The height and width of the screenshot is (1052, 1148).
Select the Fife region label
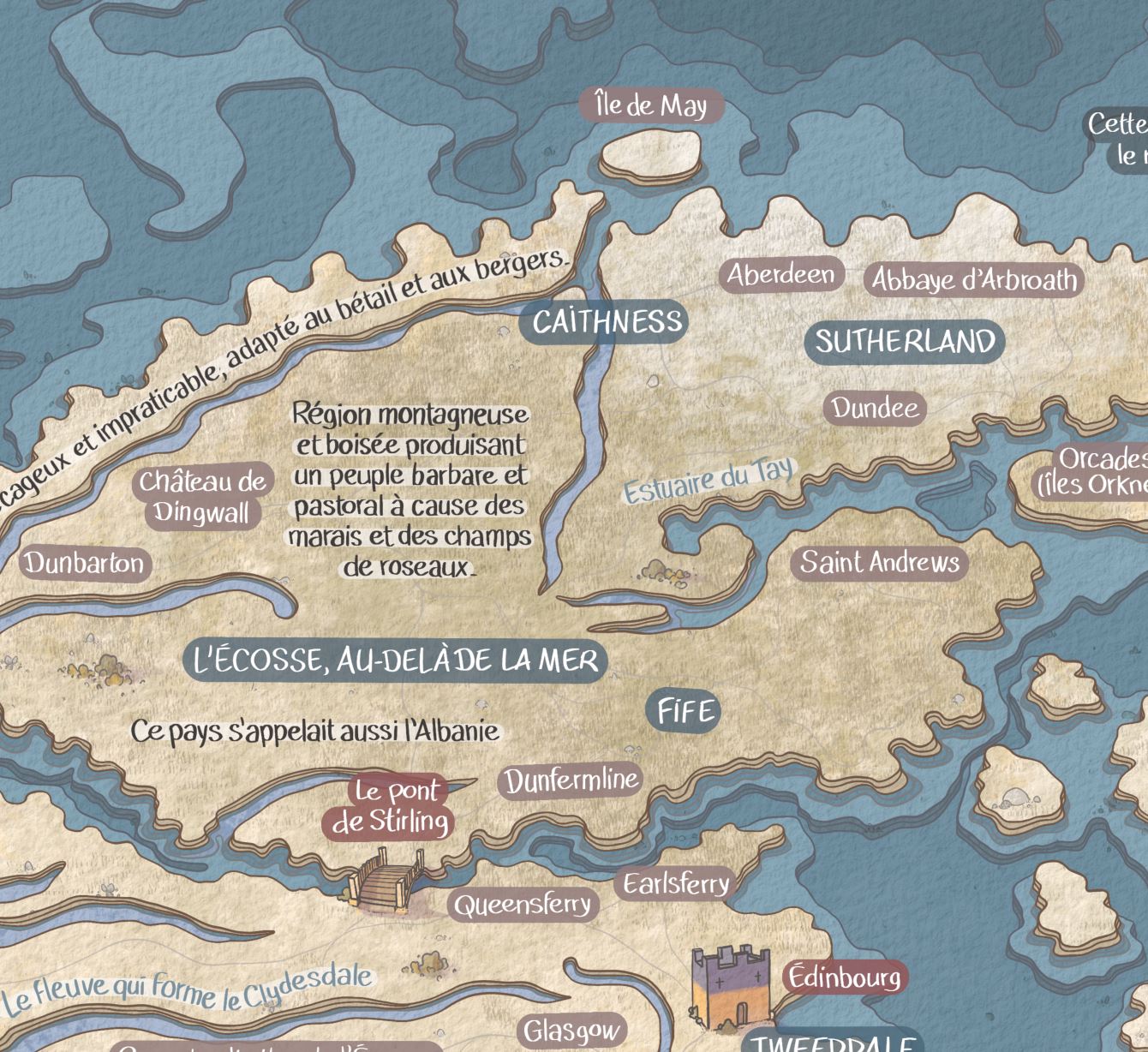tap(685, 712)
